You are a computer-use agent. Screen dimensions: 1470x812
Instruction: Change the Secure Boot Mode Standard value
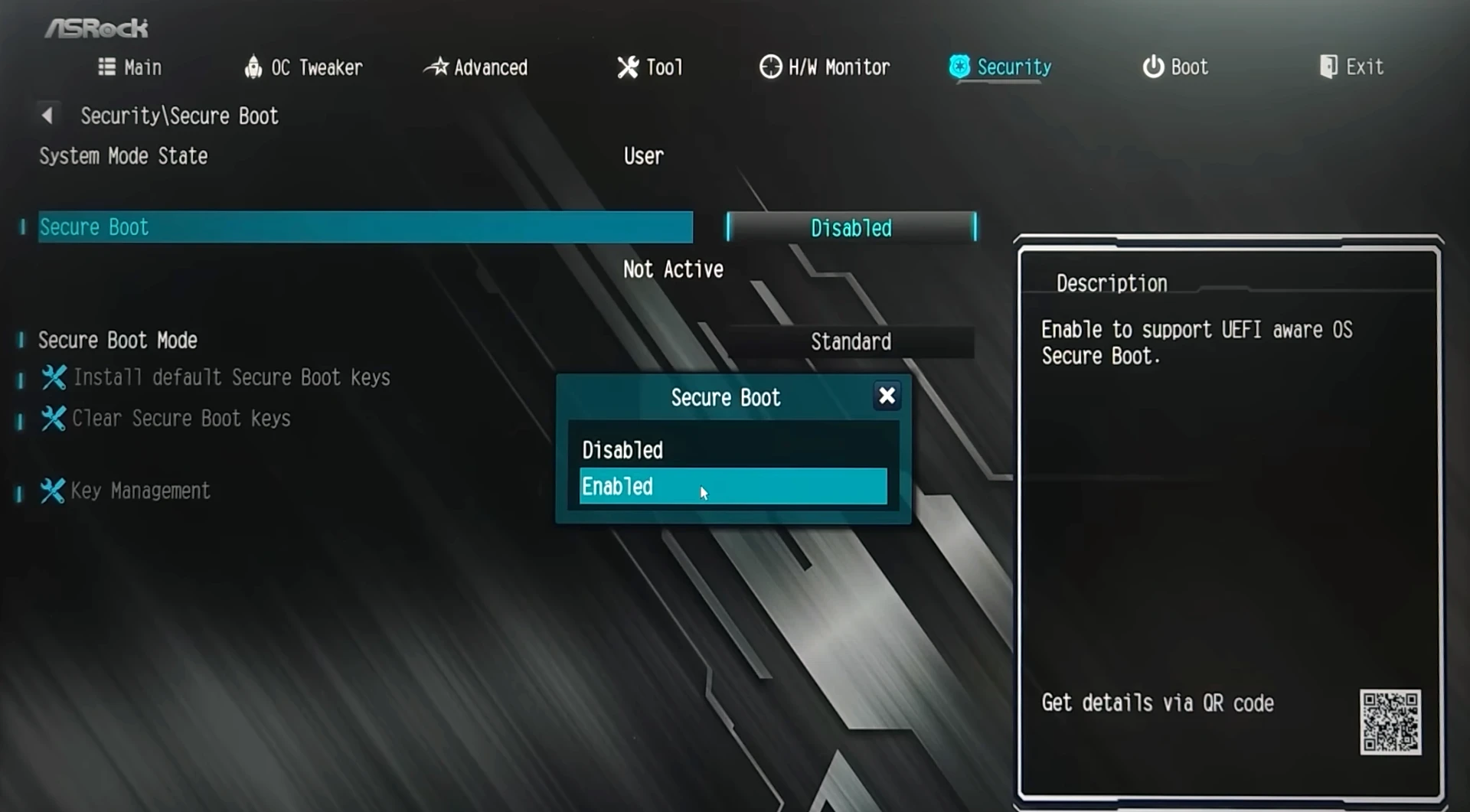click(851, 341)
